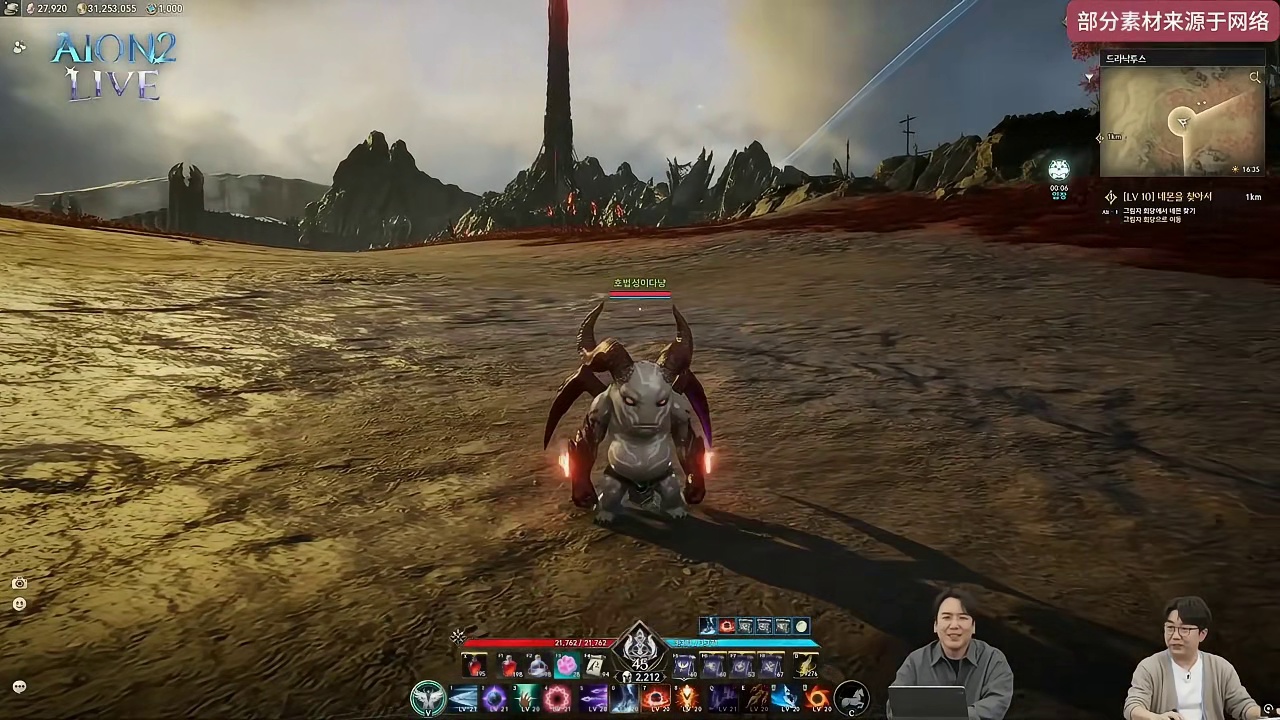Click the cat-face buff timer icon

coord(1059,170)
